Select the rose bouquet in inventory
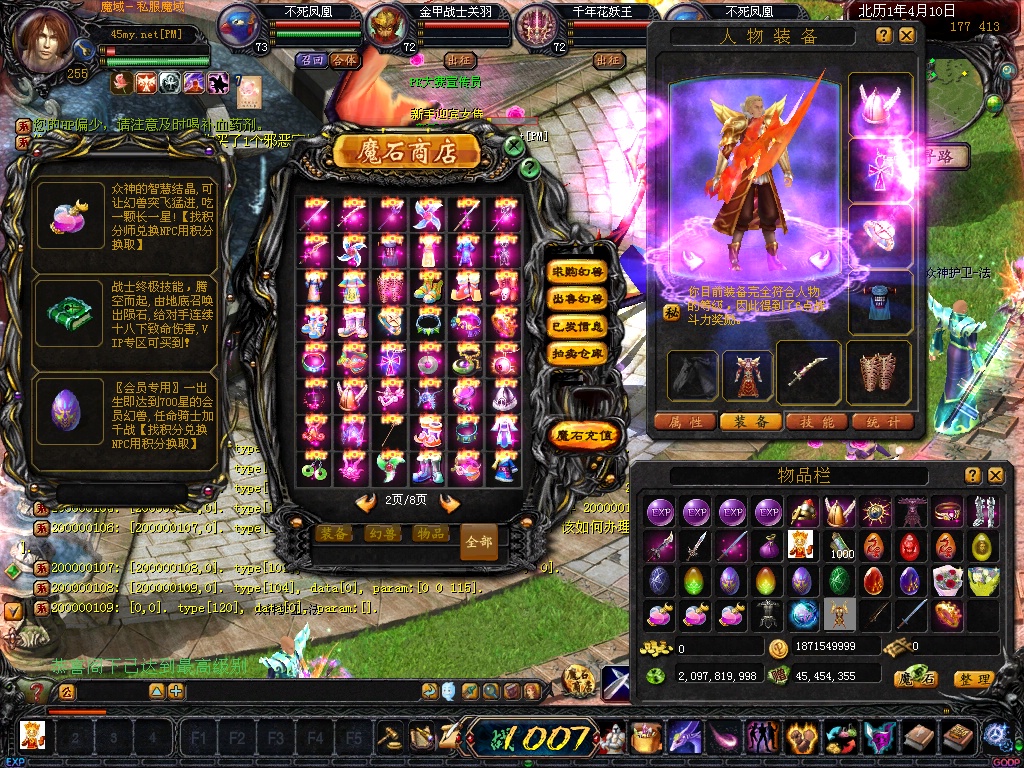This screenshot has height=768, width=1024. pos(947,580)
